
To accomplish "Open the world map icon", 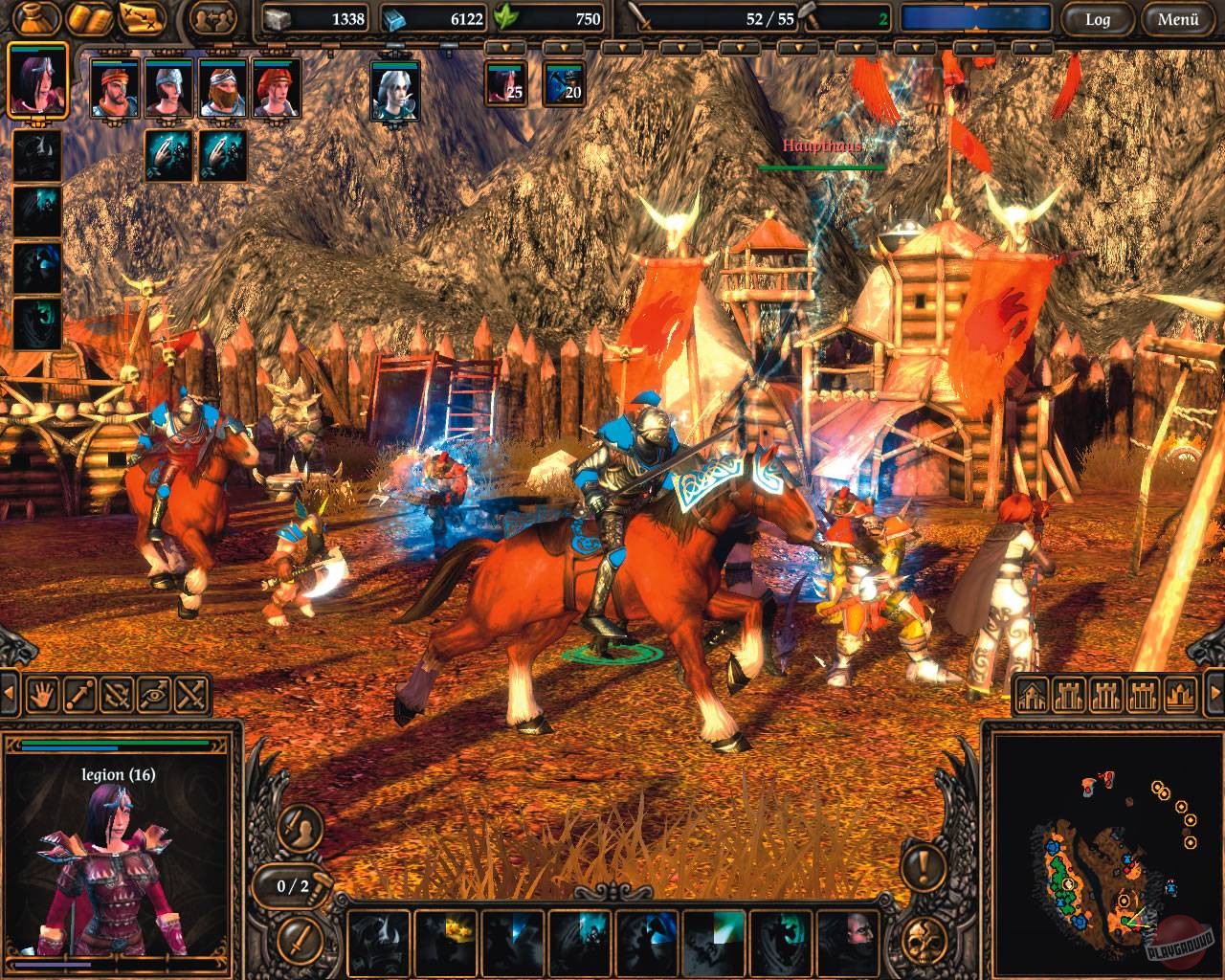I will coord(141,17).
